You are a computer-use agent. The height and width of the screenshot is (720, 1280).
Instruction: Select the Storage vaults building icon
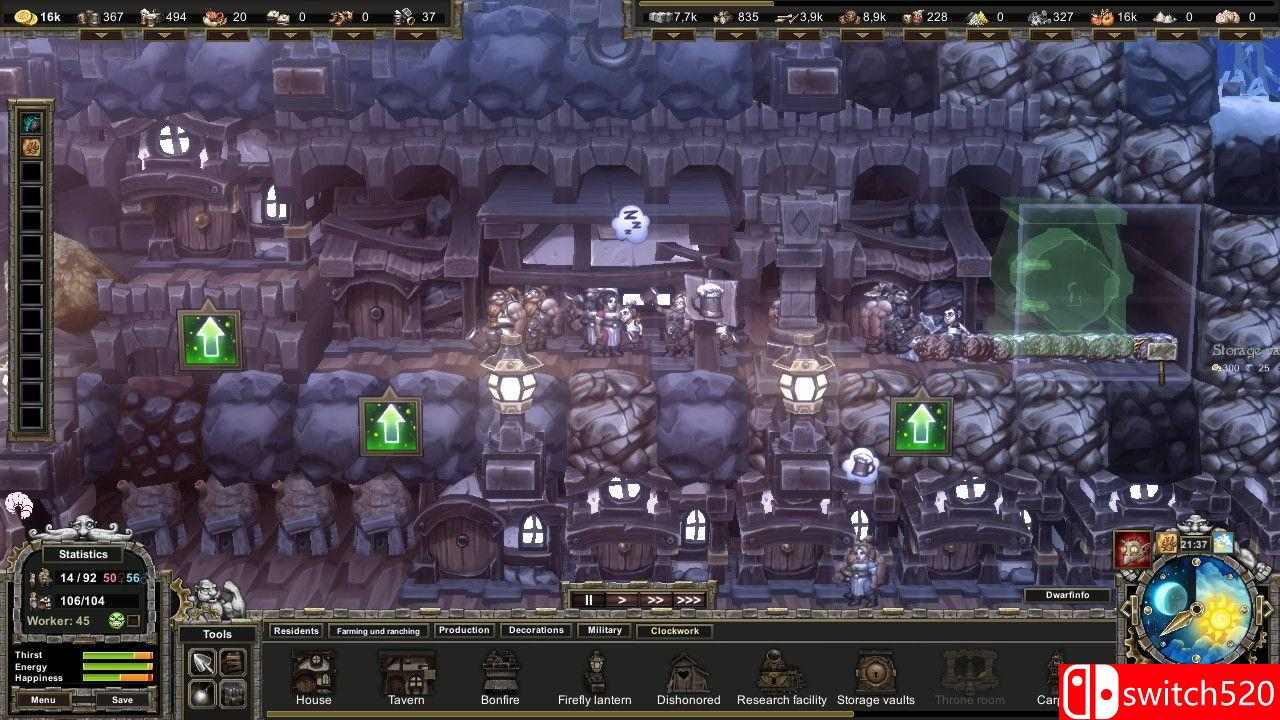pyautogui.click(x=875, y=672)
